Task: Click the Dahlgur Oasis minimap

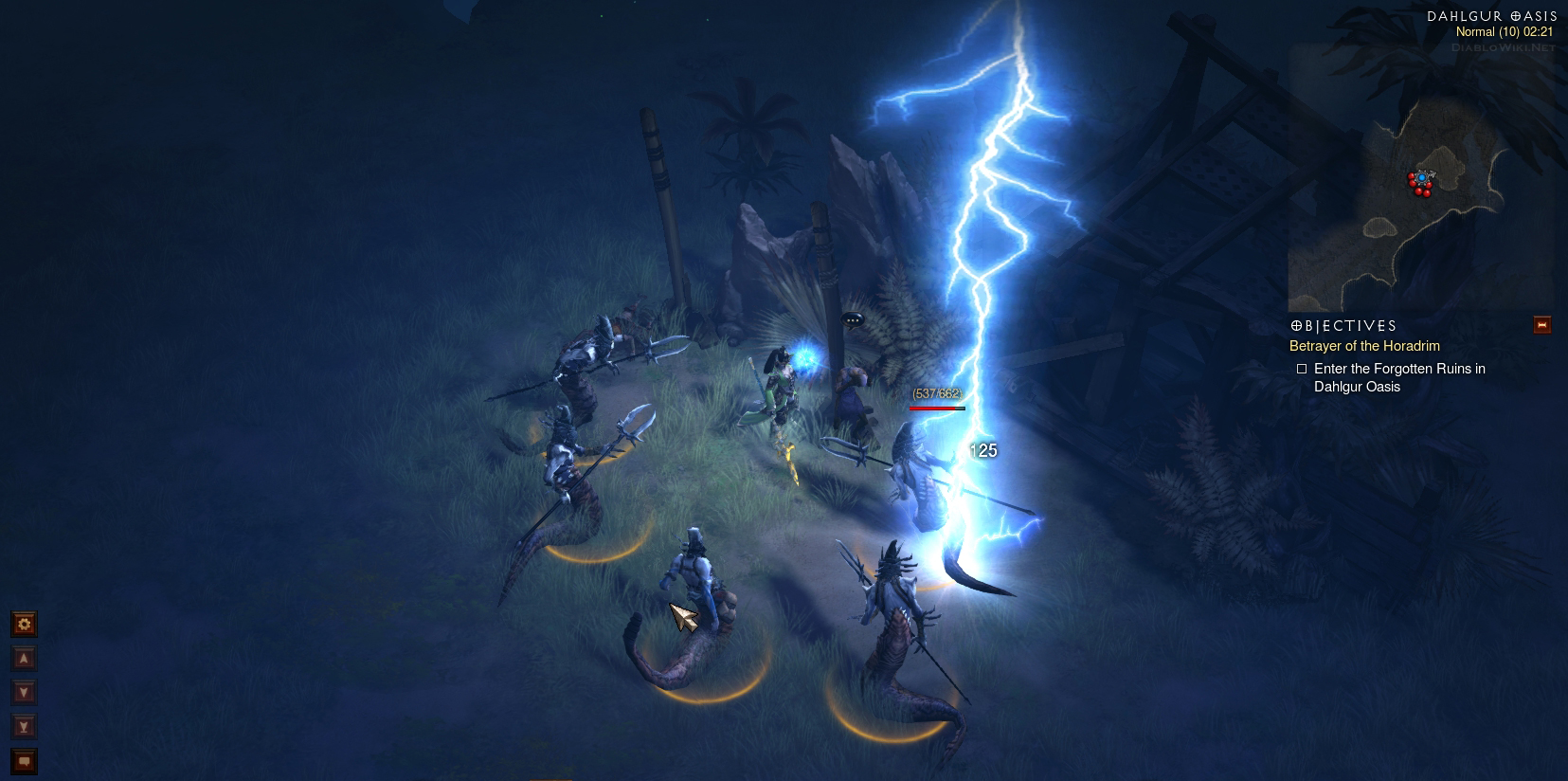Action: (x=1419, y=182)
